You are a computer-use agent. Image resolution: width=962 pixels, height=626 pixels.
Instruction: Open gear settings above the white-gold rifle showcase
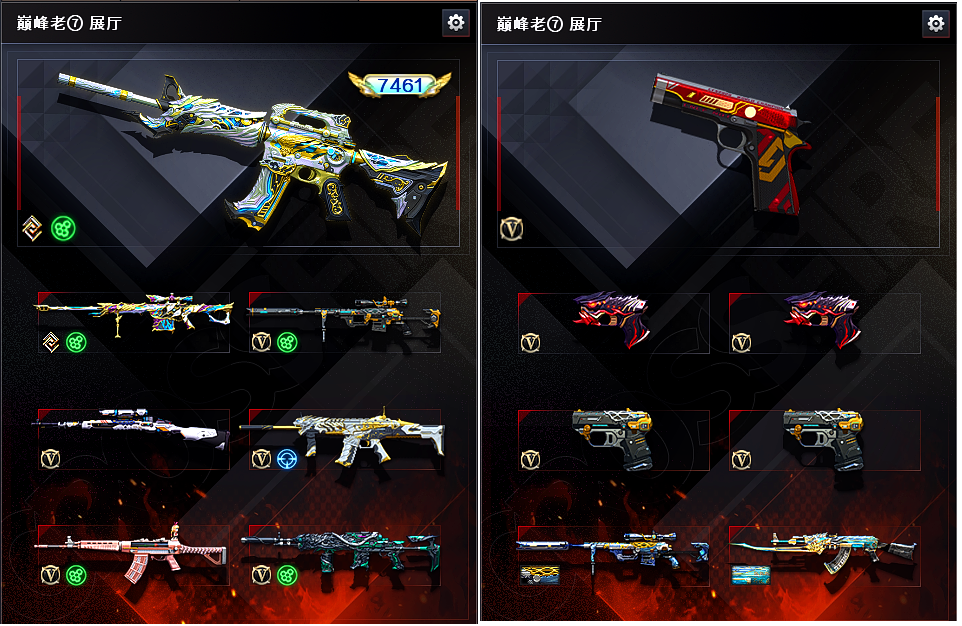pyautogui.click(x=456, y=23)
